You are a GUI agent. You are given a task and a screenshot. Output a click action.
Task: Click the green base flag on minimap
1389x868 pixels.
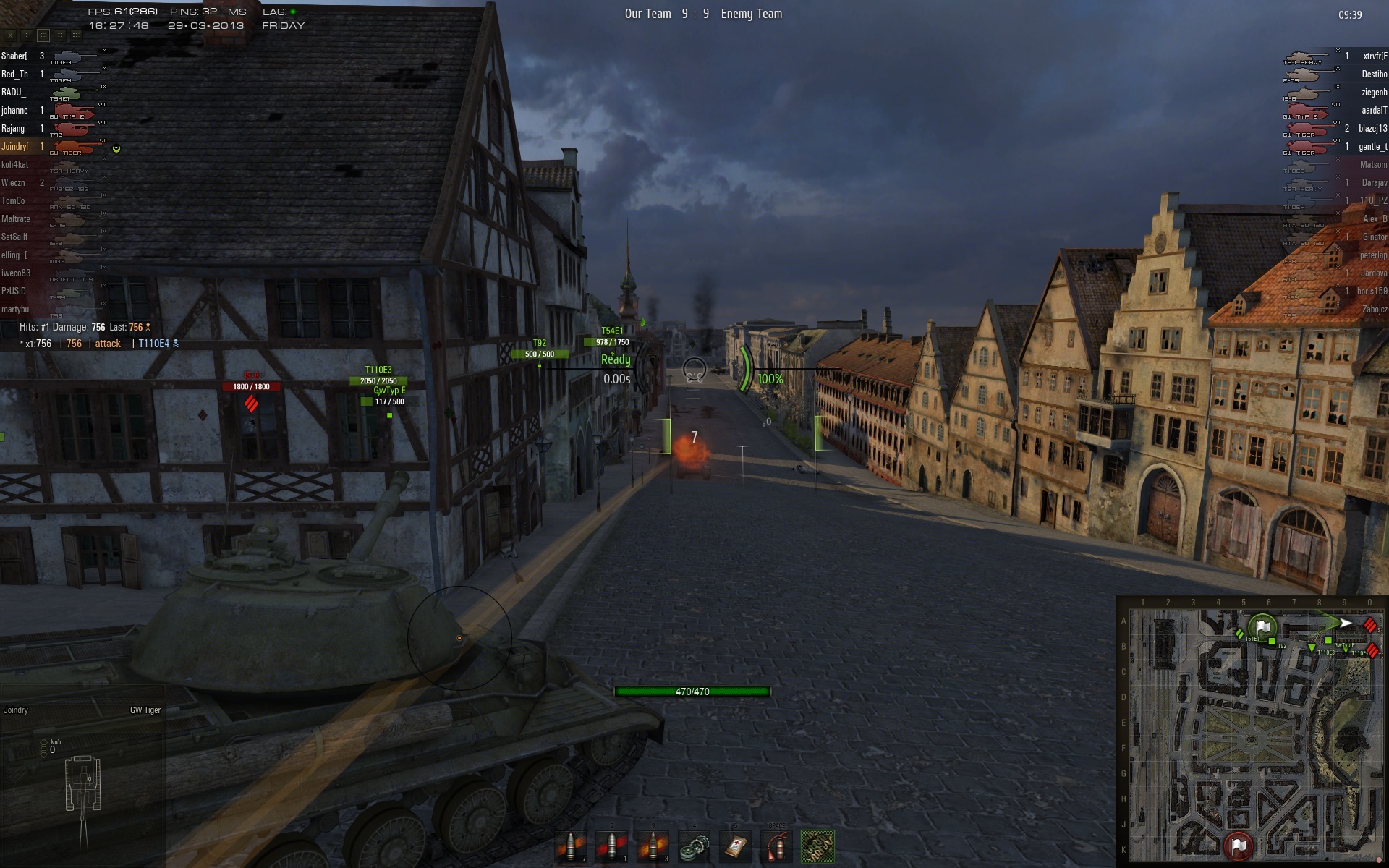click(1263, 626)
